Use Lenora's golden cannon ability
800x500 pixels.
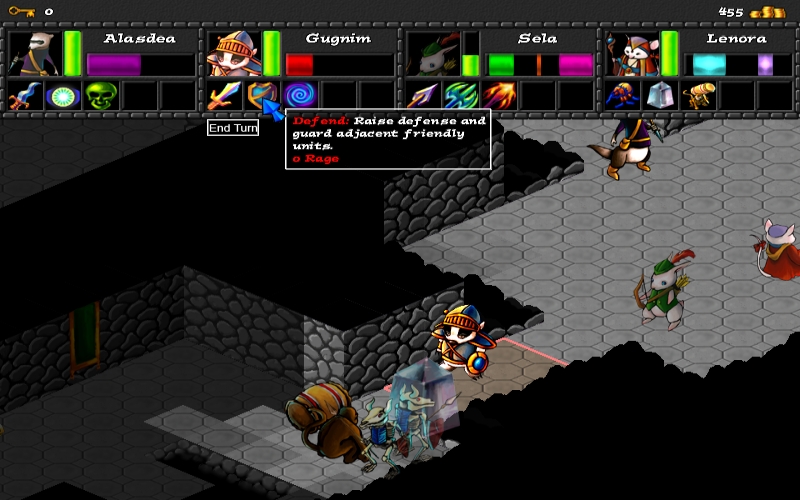tap(697, 96)
